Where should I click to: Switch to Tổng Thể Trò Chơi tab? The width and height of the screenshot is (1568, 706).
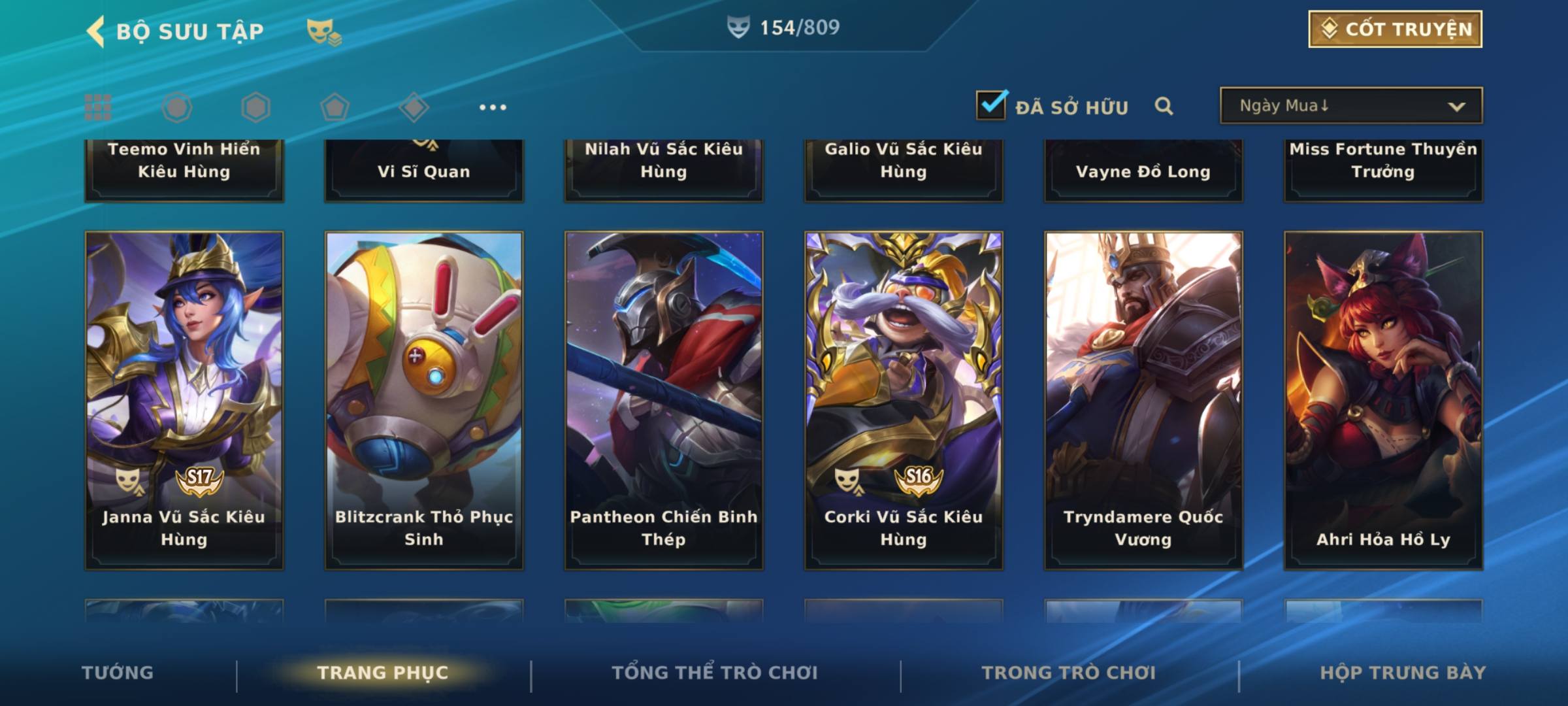(715, 673)
